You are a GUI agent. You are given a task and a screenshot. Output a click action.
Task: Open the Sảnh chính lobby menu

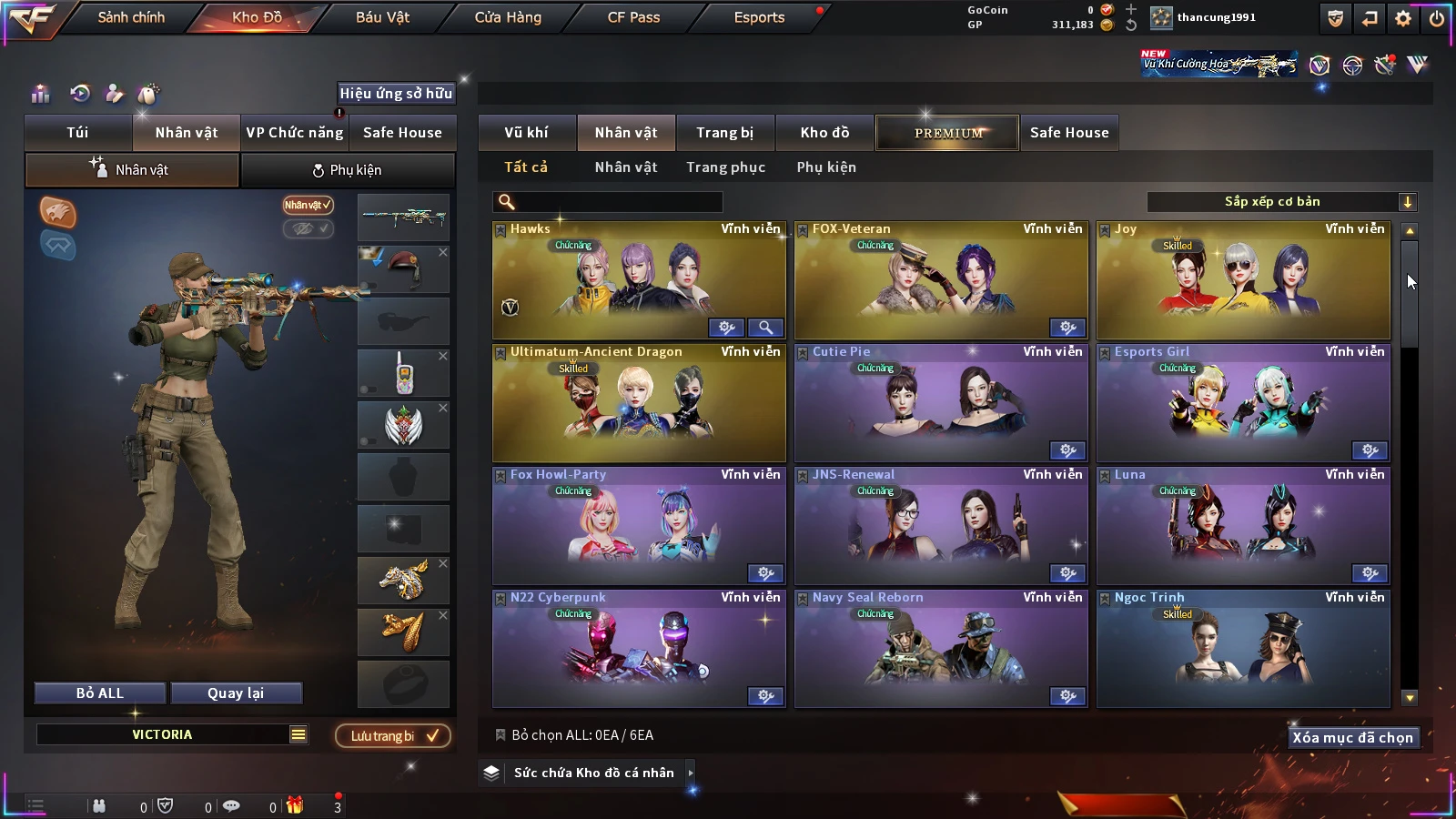tap(131, 17)
